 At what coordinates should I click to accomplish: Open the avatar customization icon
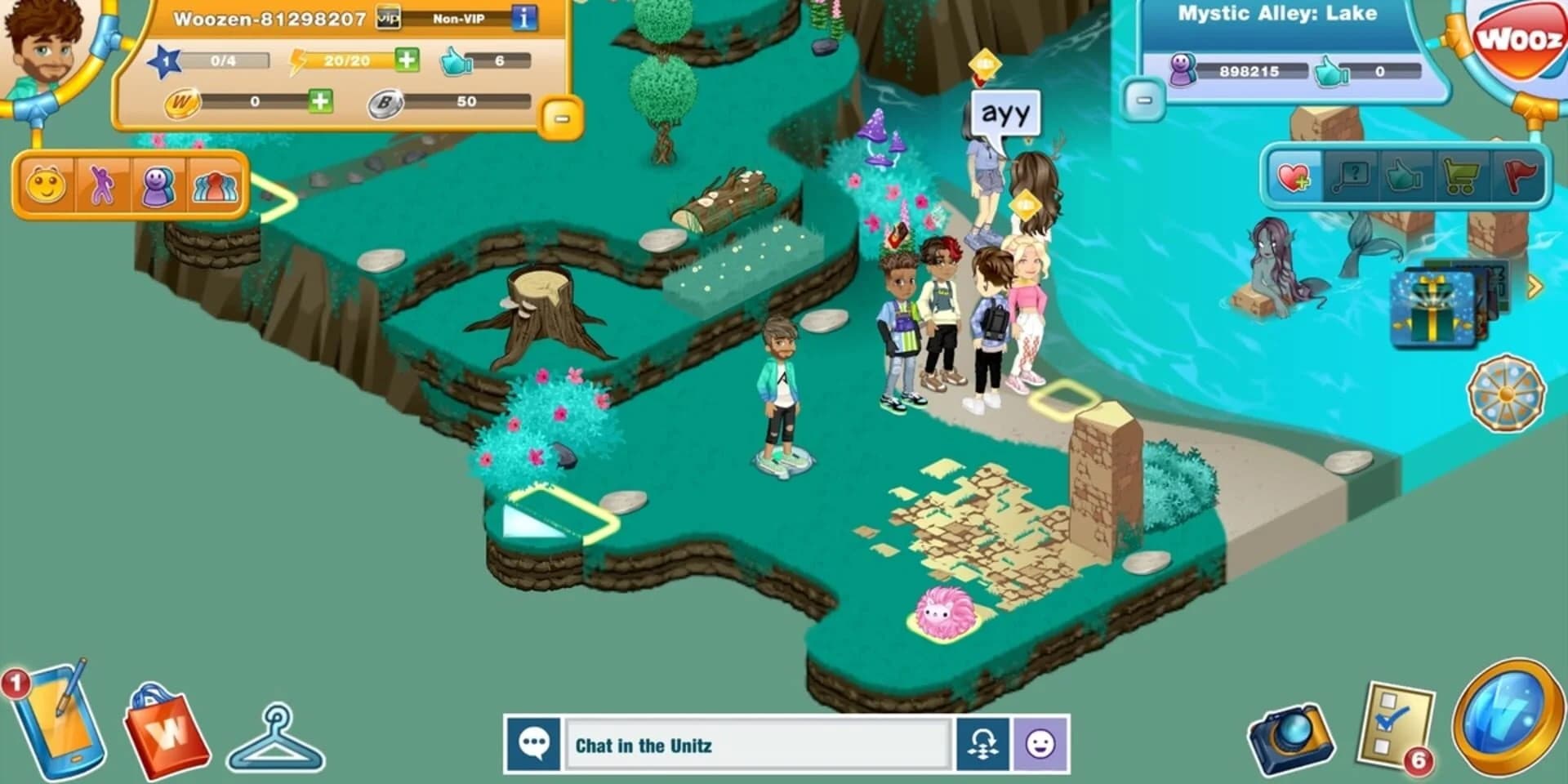pos(157,186)
